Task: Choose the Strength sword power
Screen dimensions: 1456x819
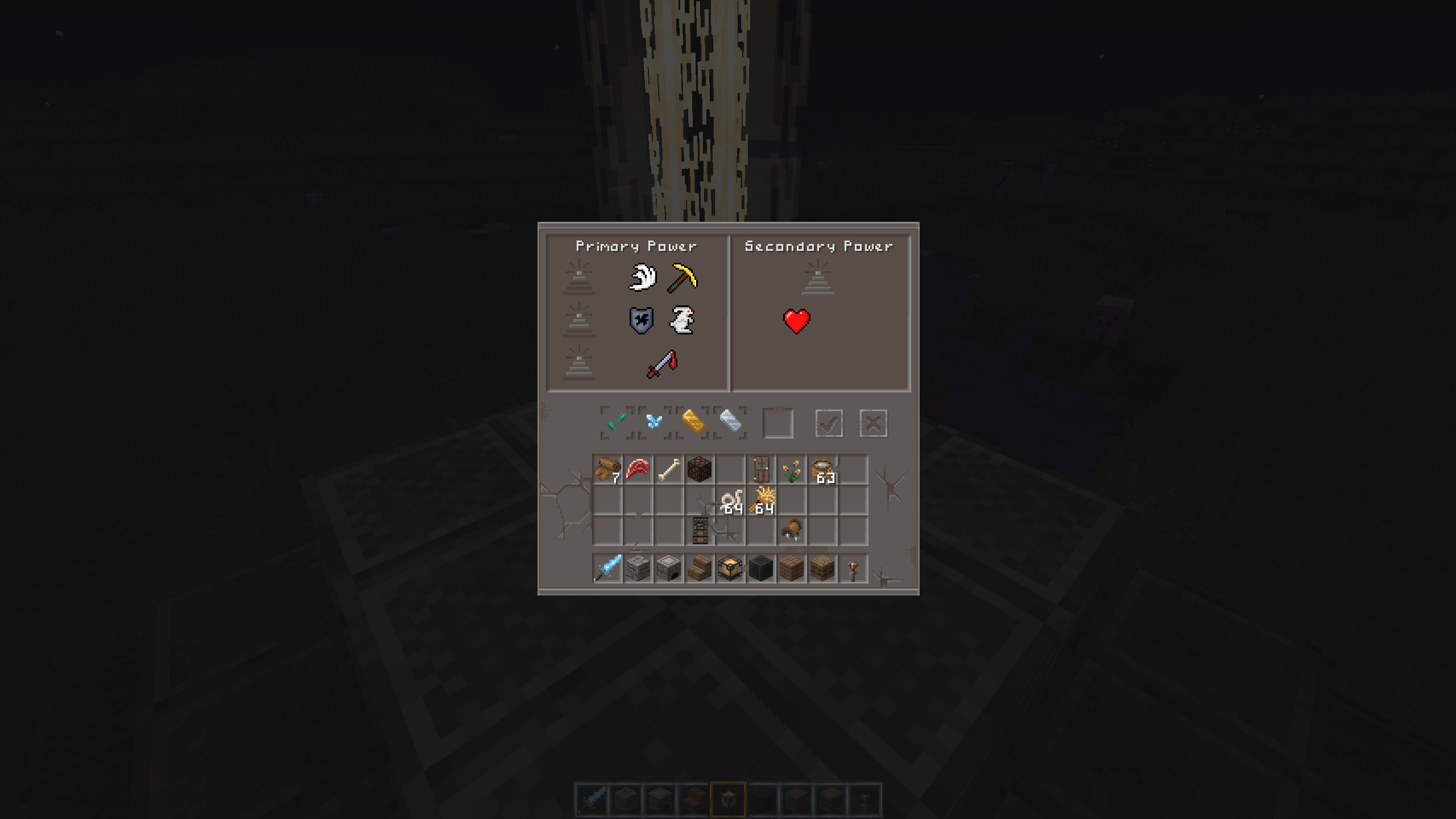Action: click(x=662, y=364)
